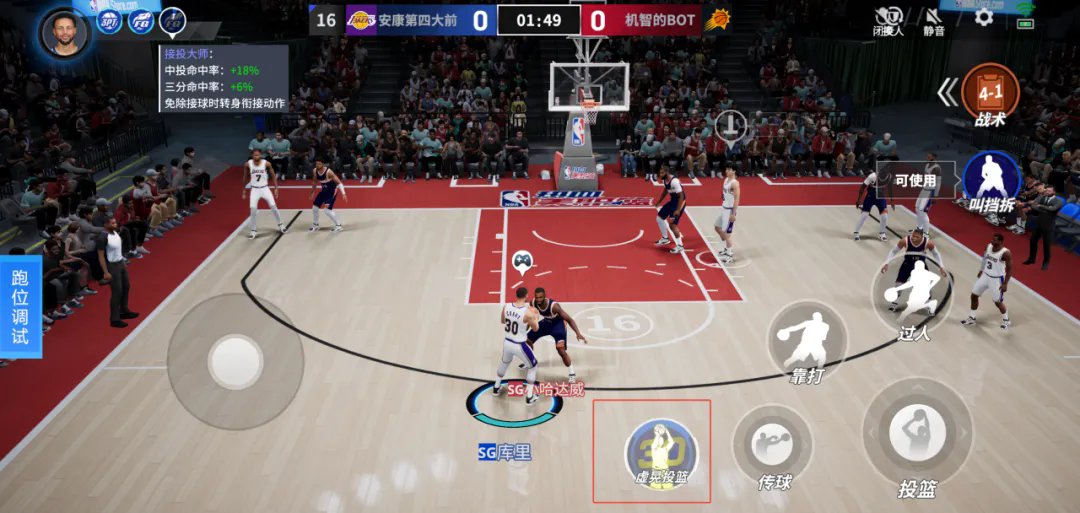
Task: Select the dark FG badge showing 接投大师
Action: pyautogui.click(x=173, y=21)
